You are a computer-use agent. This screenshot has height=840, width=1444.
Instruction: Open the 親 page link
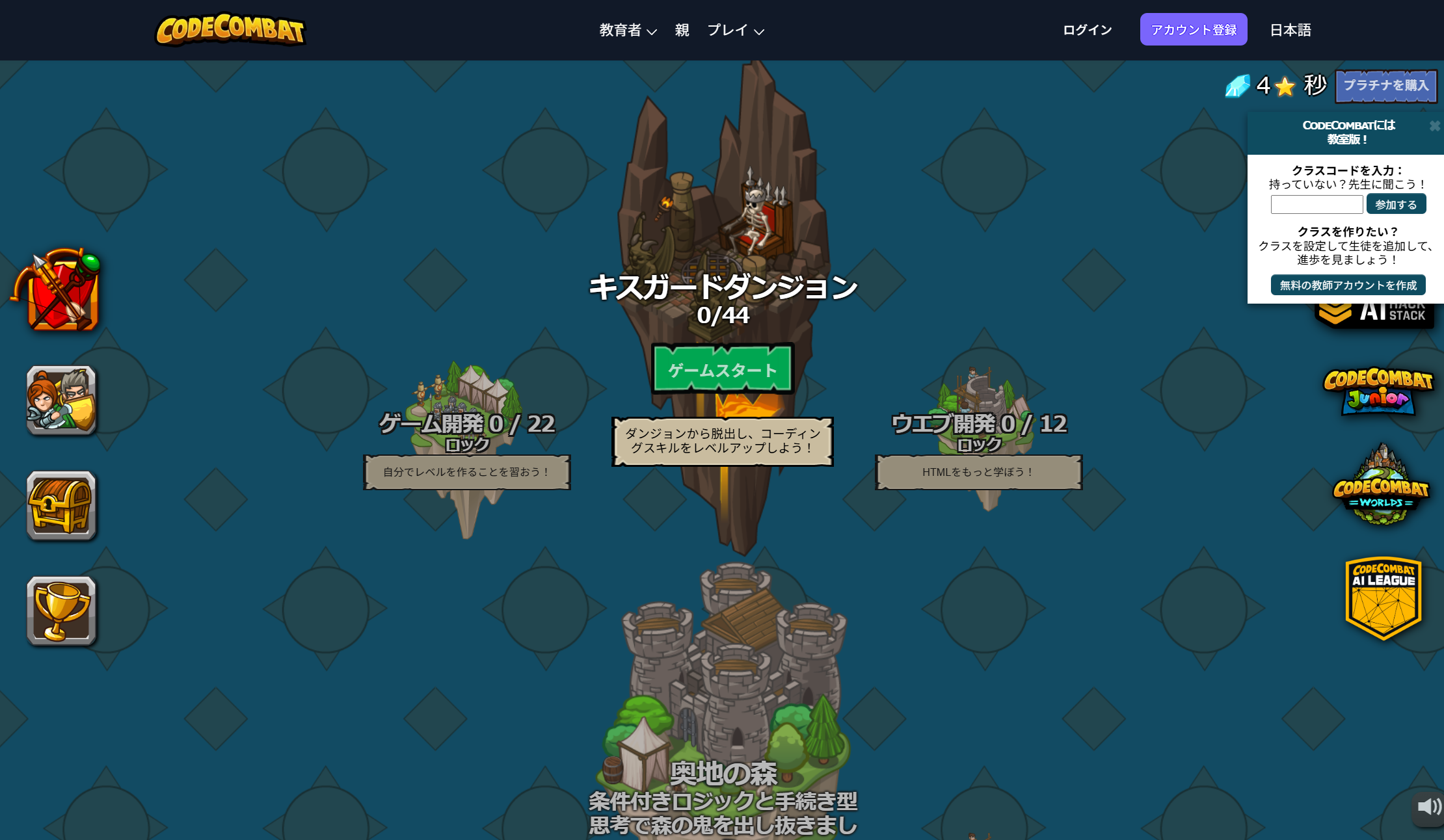(x=682, y=30)
